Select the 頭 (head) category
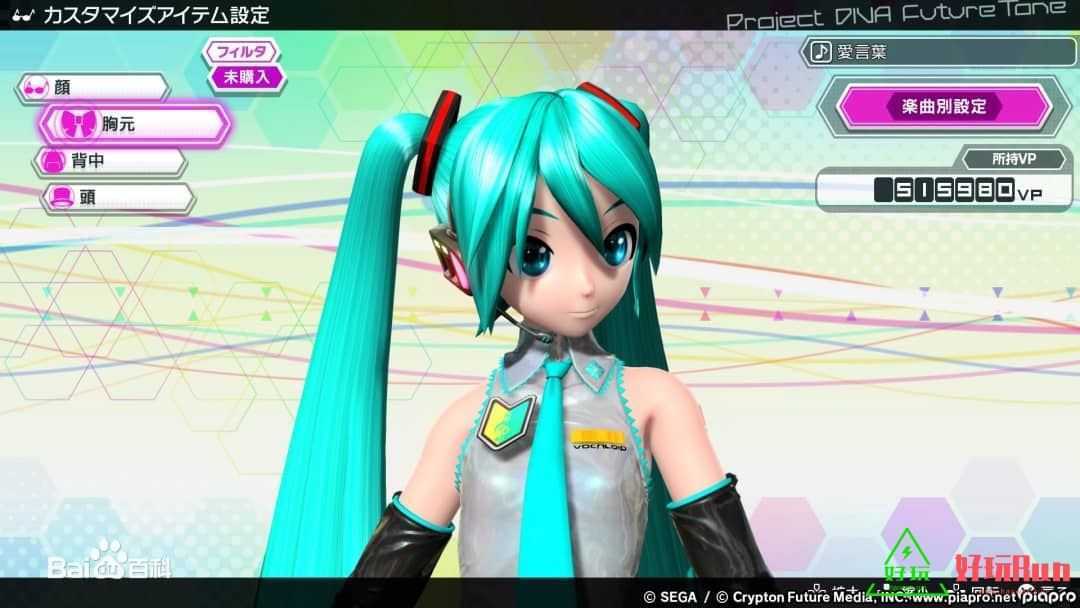The image size is (1080, 608). point(116,198)
